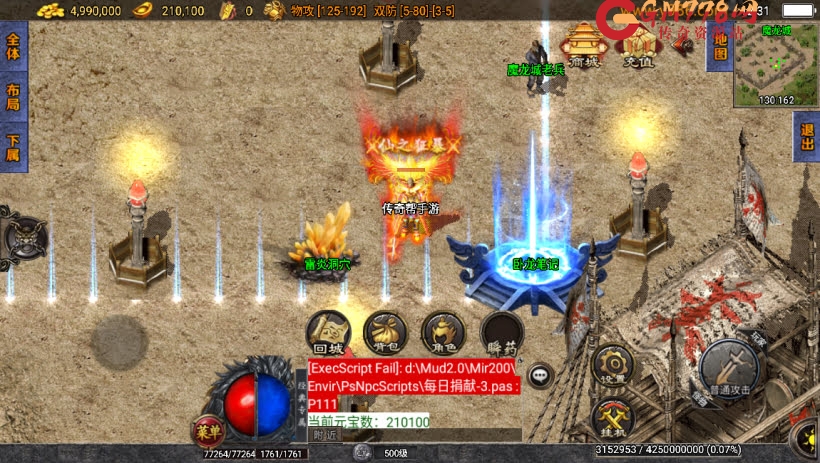Click the 退出 exit button
This screenshot has height=463, width=820.
[x=806, y=137]
